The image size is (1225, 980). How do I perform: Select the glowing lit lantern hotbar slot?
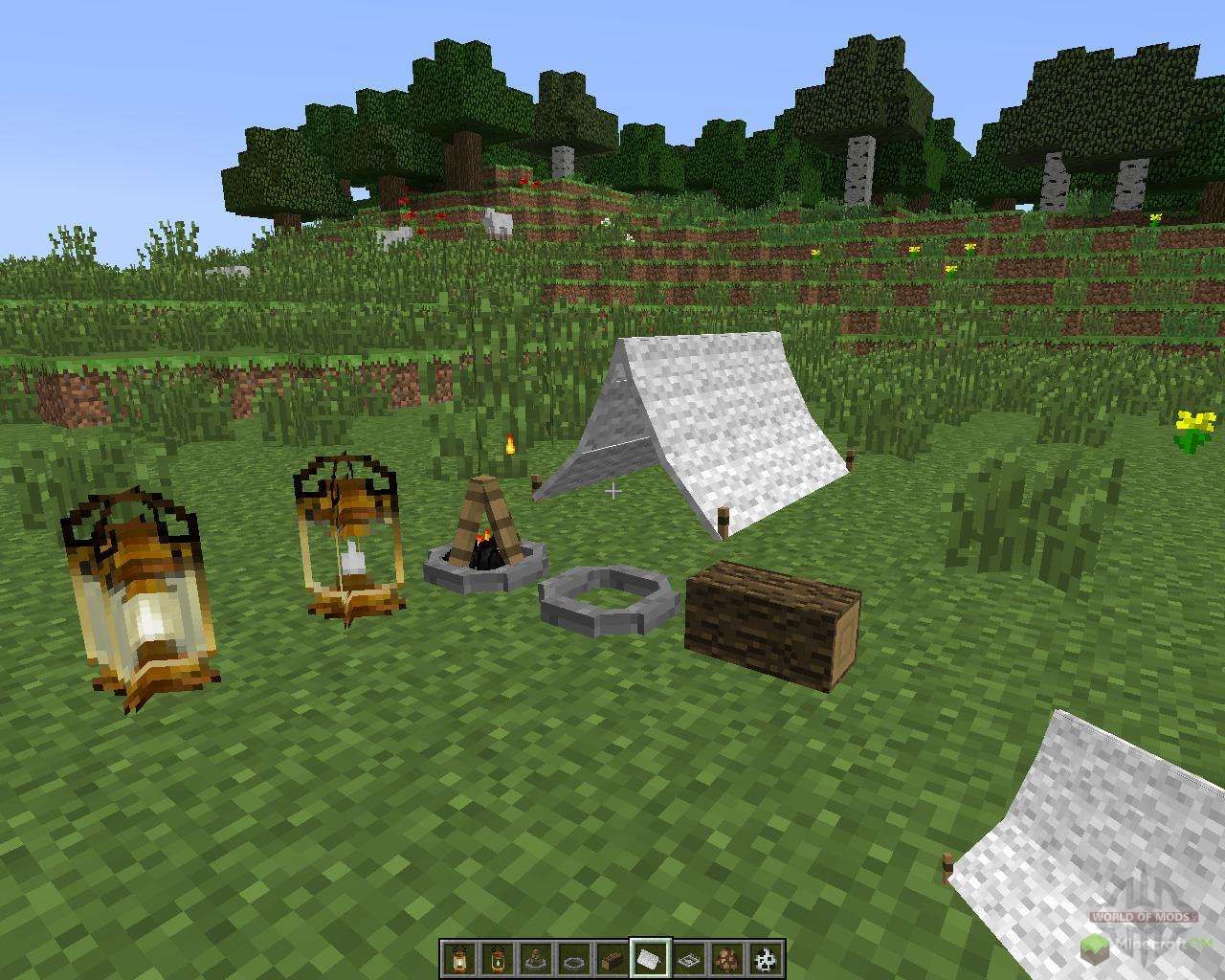[x=458, y=958]
